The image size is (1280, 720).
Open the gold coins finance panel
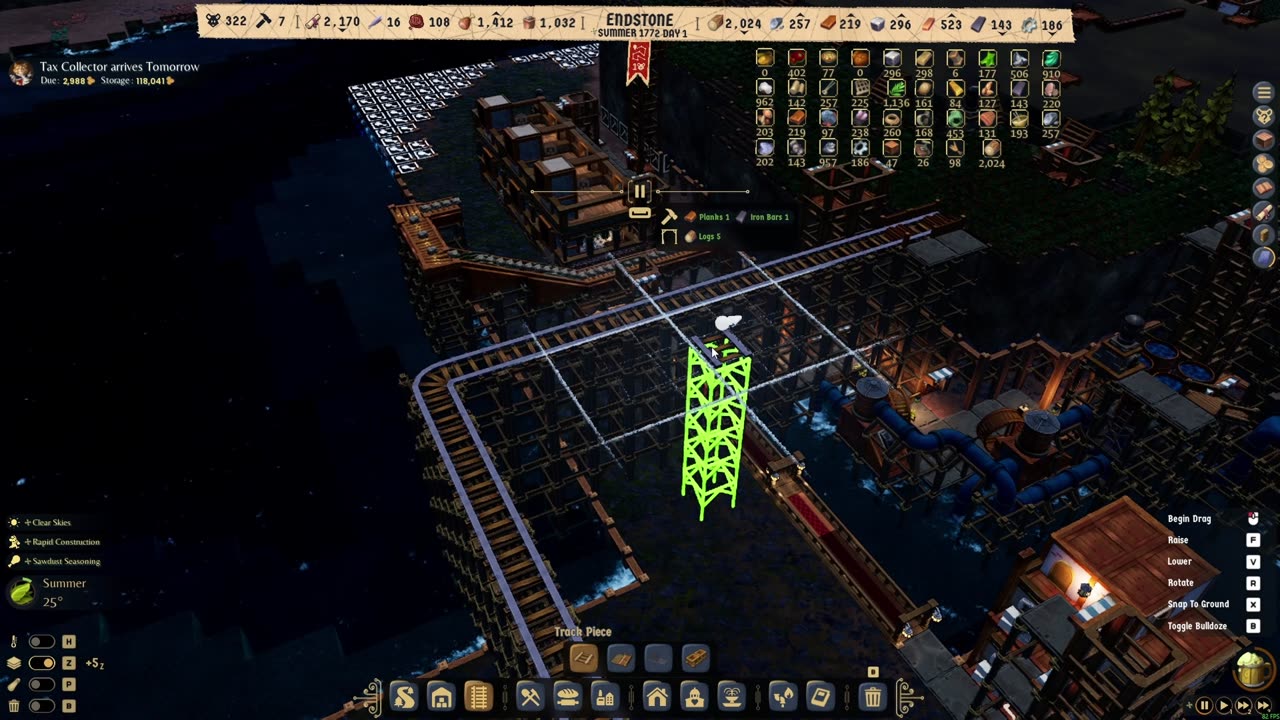click(1263, 164)
